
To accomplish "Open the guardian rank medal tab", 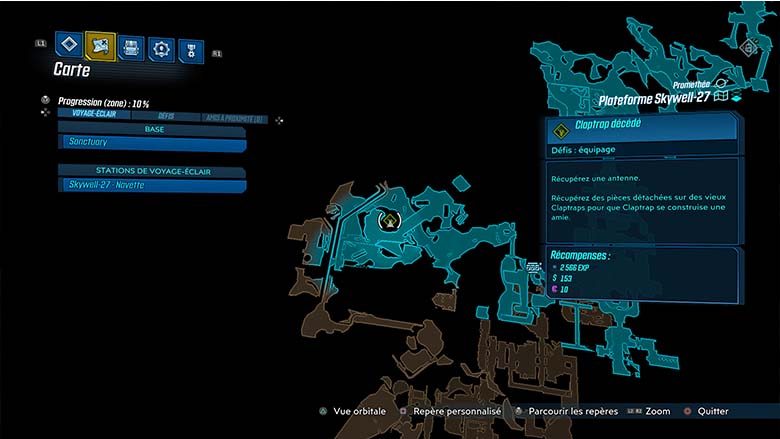I will [x=190, y=50].
